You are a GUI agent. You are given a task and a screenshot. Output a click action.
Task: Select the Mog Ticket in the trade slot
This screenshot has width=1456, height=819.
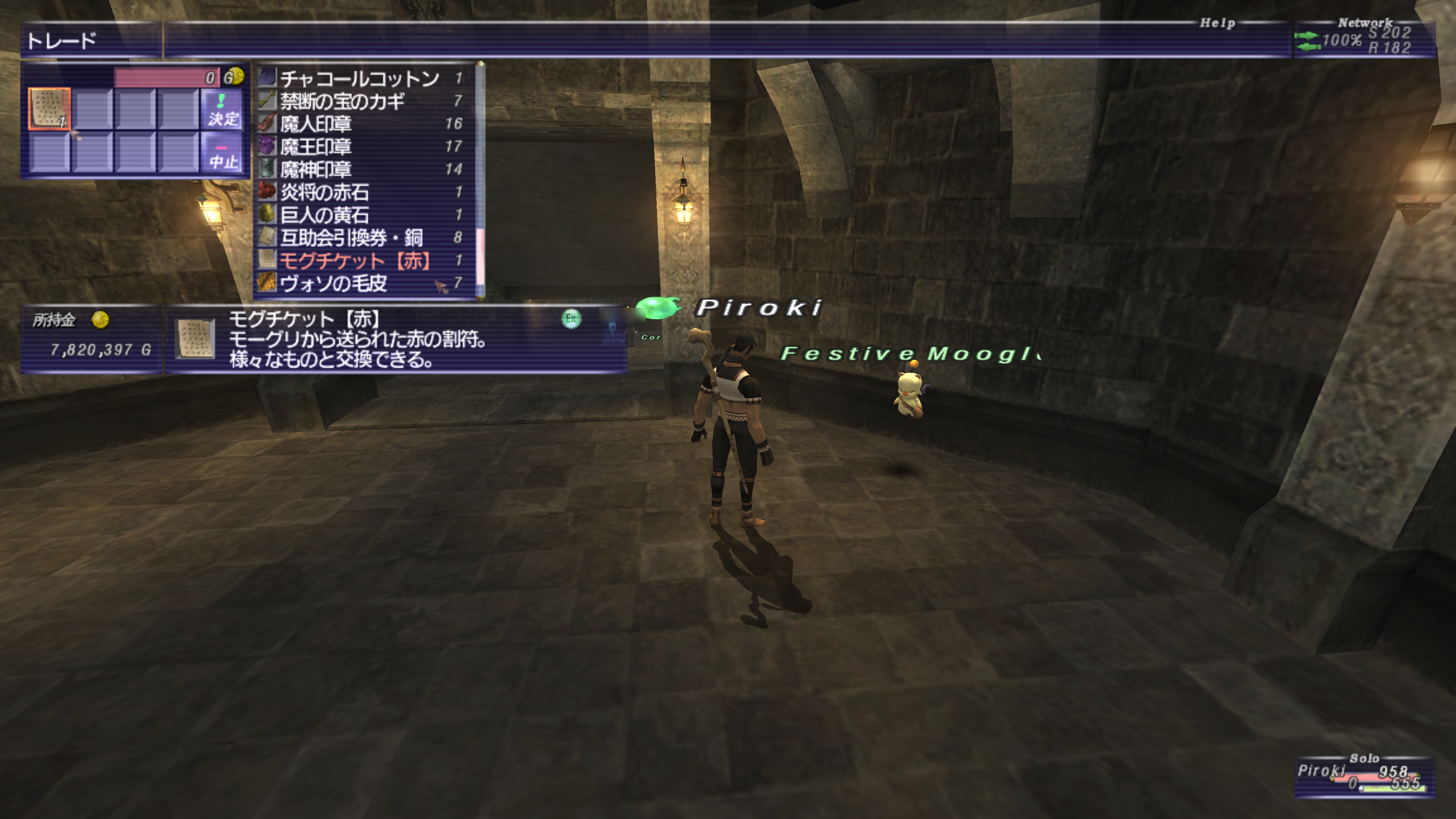pos(50,108)
